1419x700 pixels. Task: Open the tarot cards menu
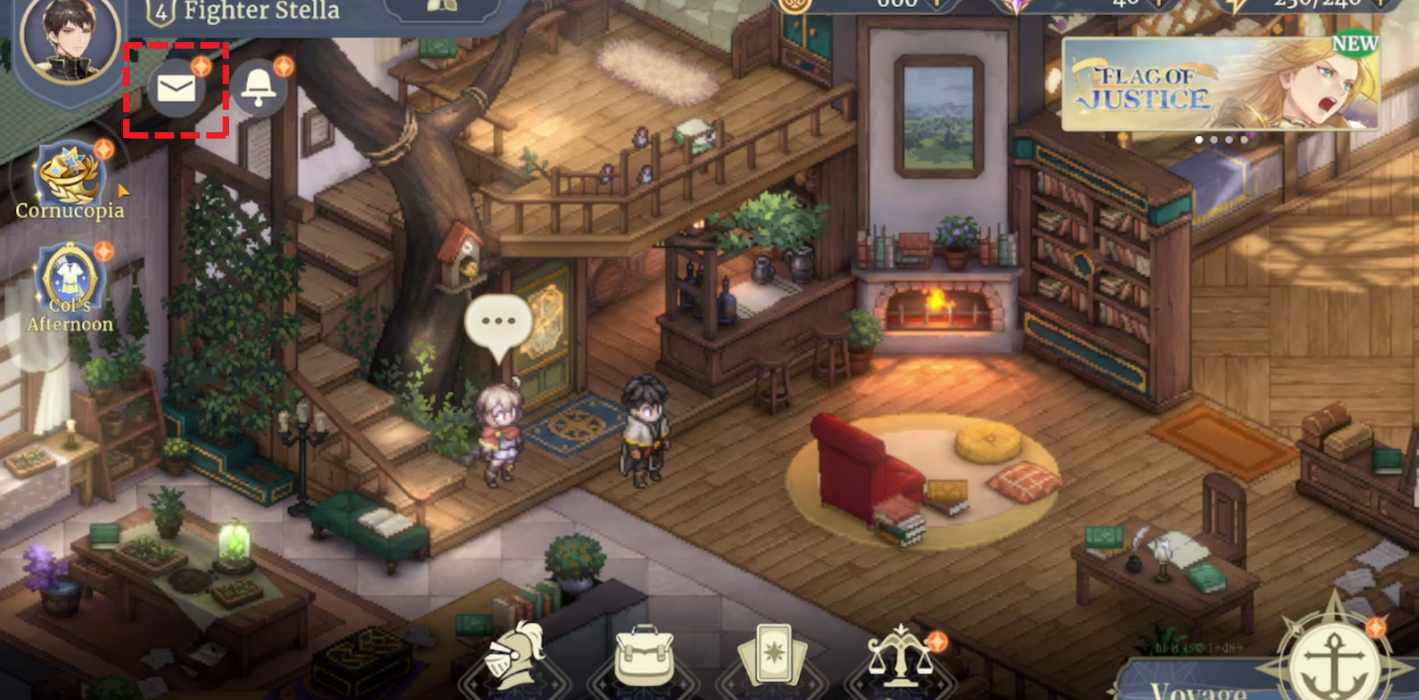pyautogui.click(x=771, y=659)
